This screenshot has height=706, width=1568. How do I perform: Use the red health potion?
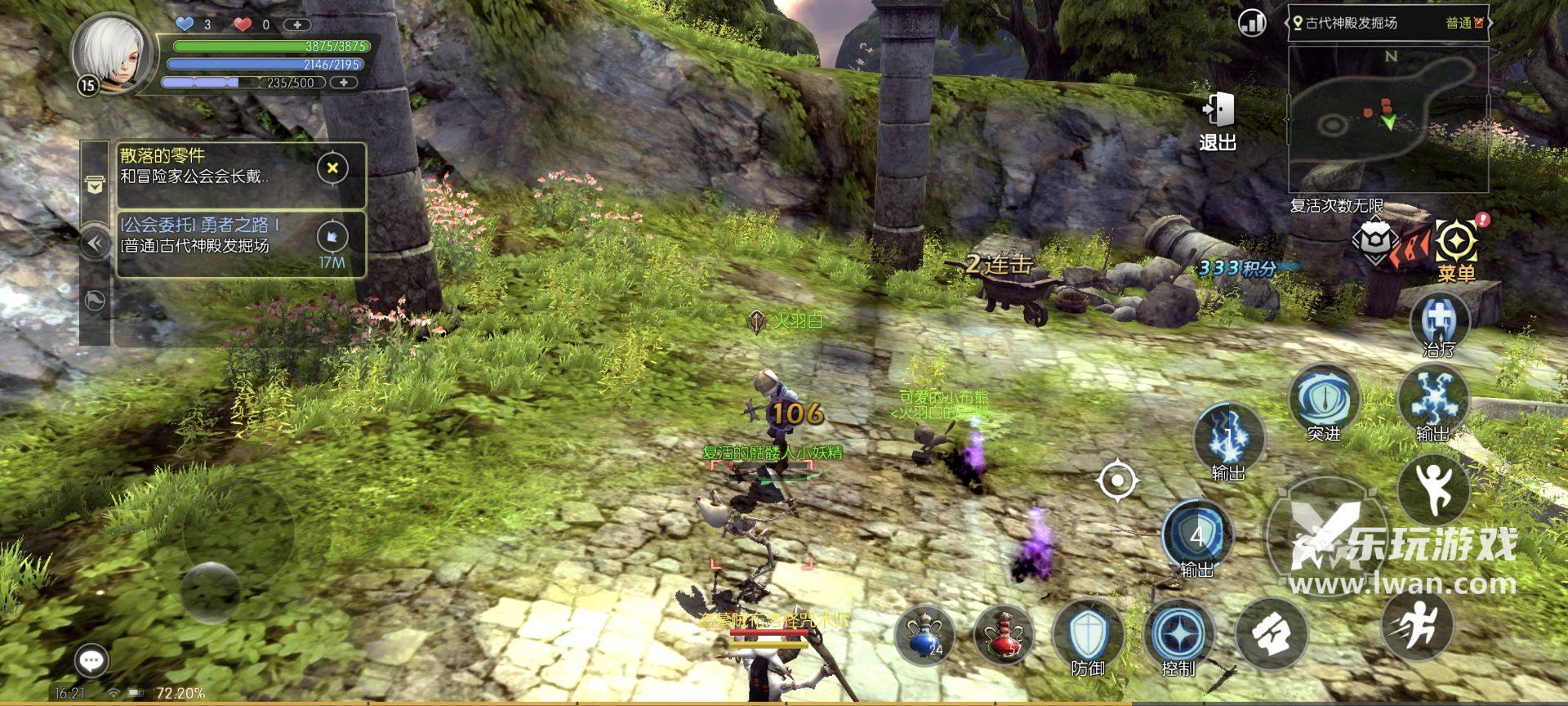click(x=1004, y=634)
